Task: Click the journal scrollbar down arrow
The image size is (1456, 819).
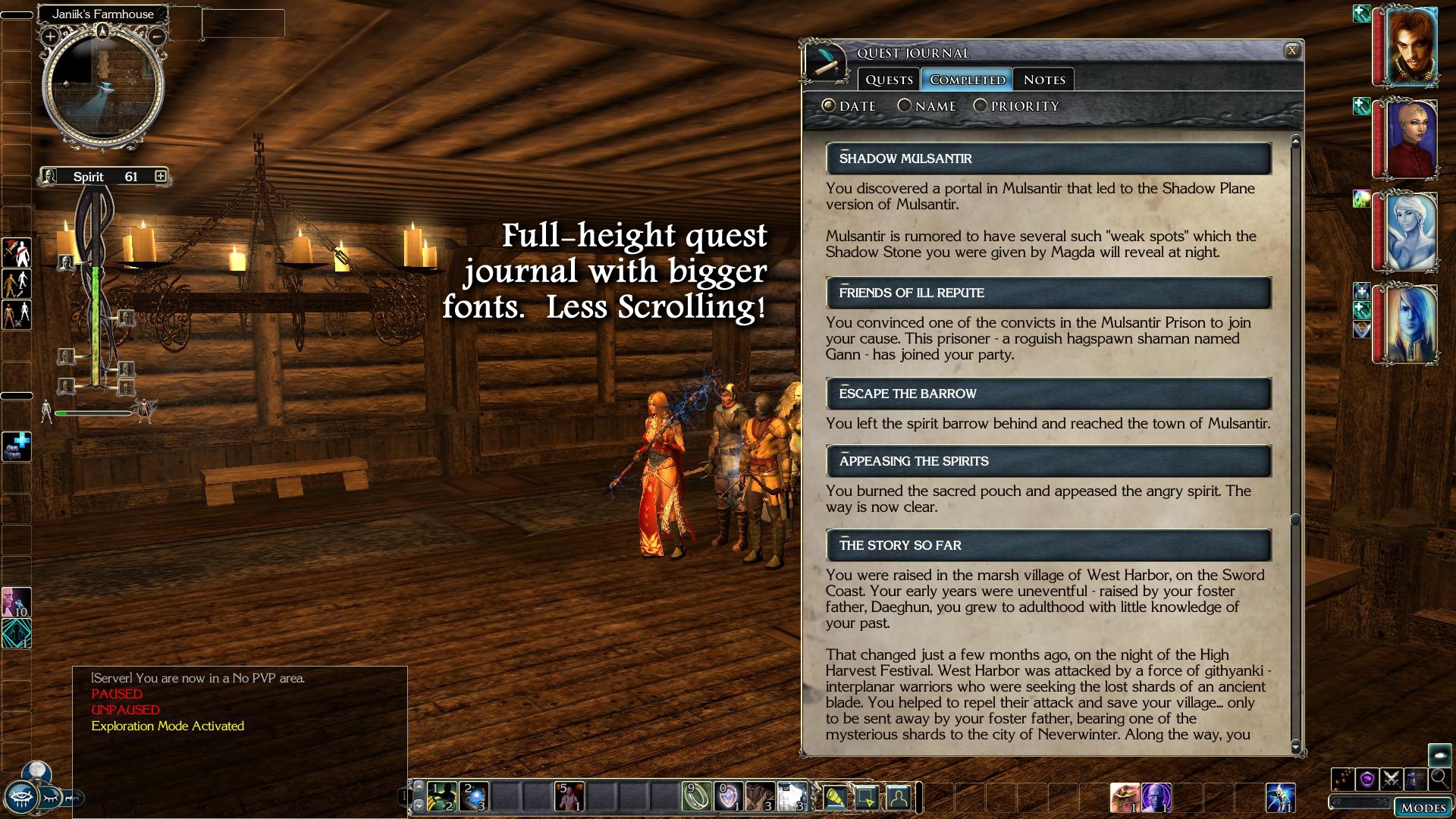Action: pyautogui.click(x=1295, y=746)
